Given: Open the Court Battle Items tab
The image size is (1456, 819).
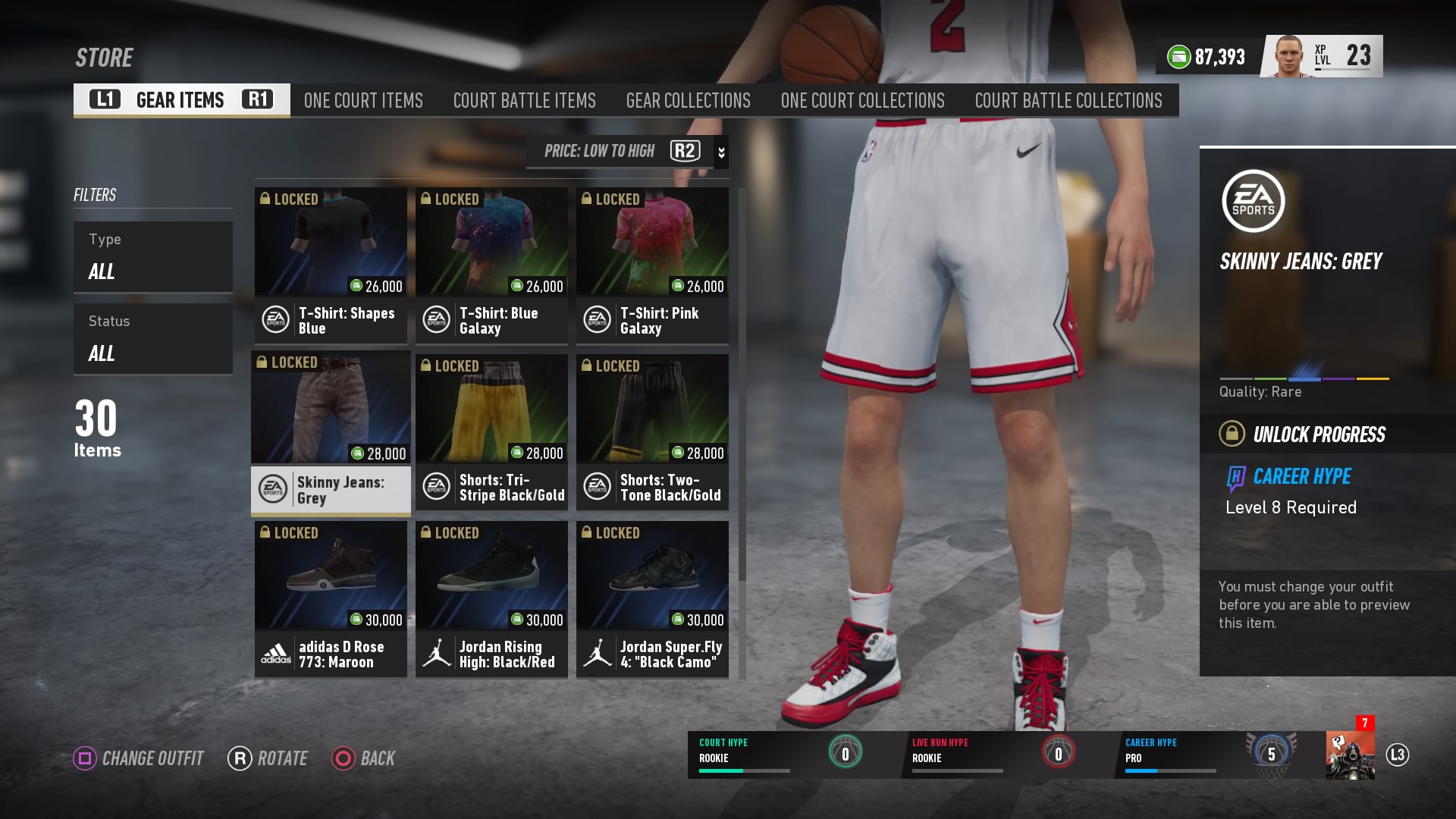Looking at the screenshot, I should [x=524, y=100].
